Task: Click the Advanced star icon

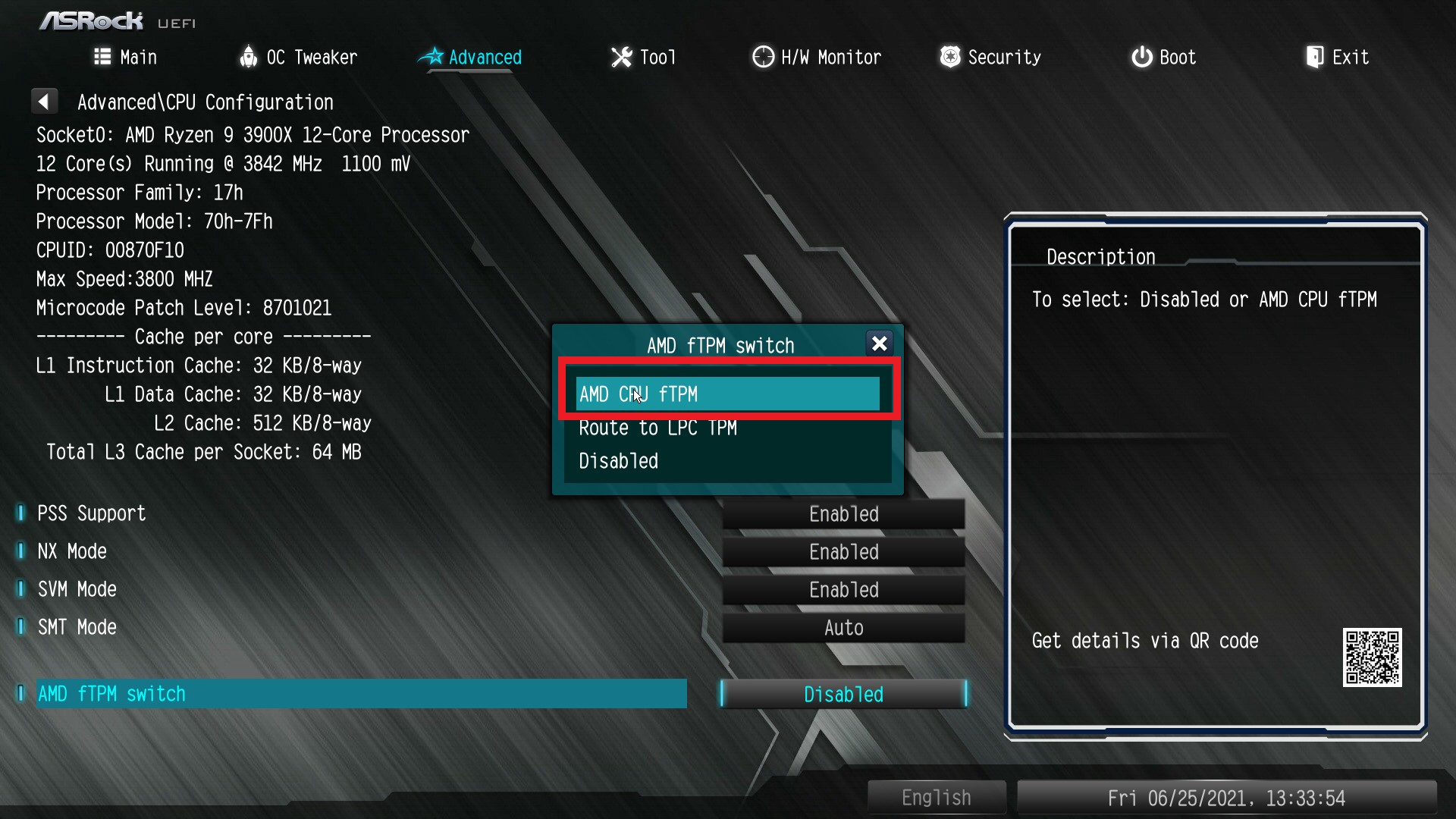Action: (431, 57)
